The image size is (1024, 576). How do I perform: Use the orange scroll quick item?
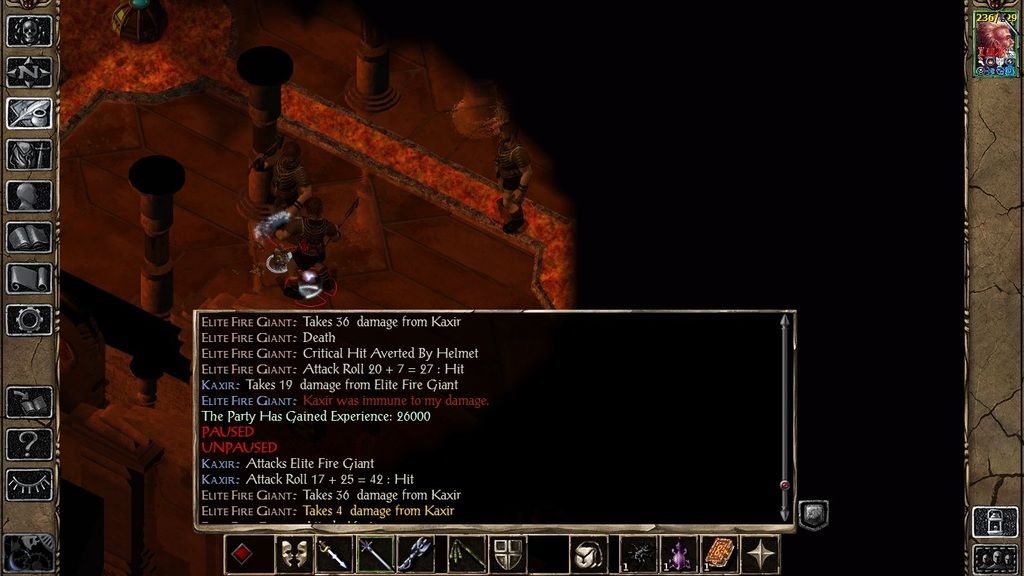coord(721,554)
